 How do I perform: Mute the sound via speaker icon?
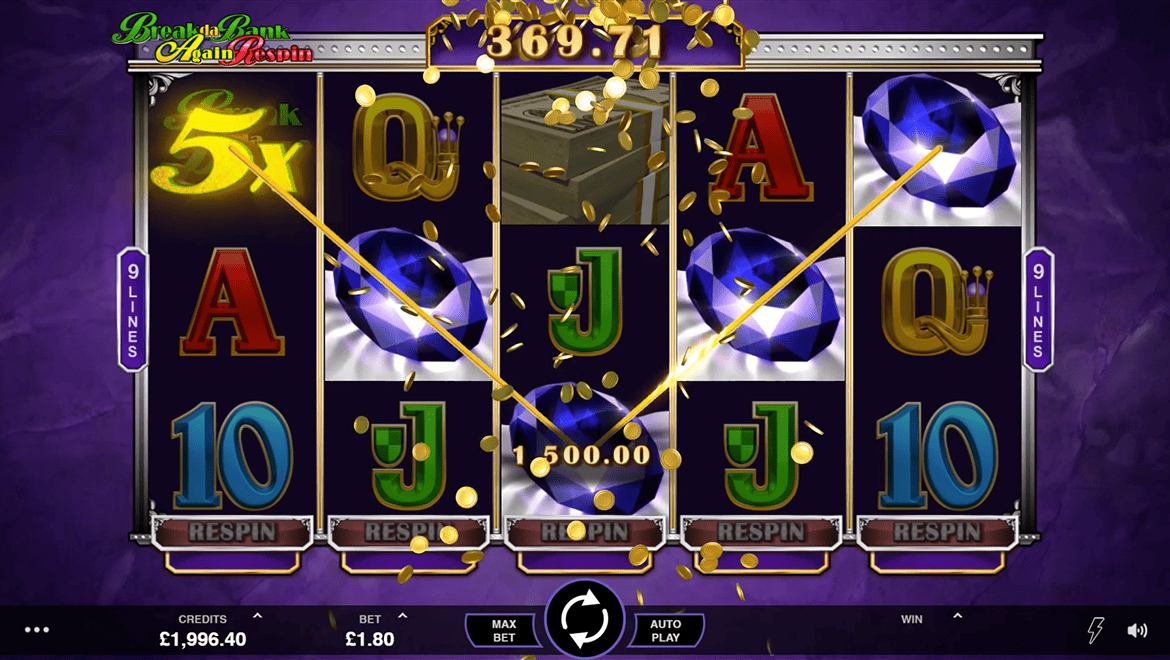[x=1137, y=630]
